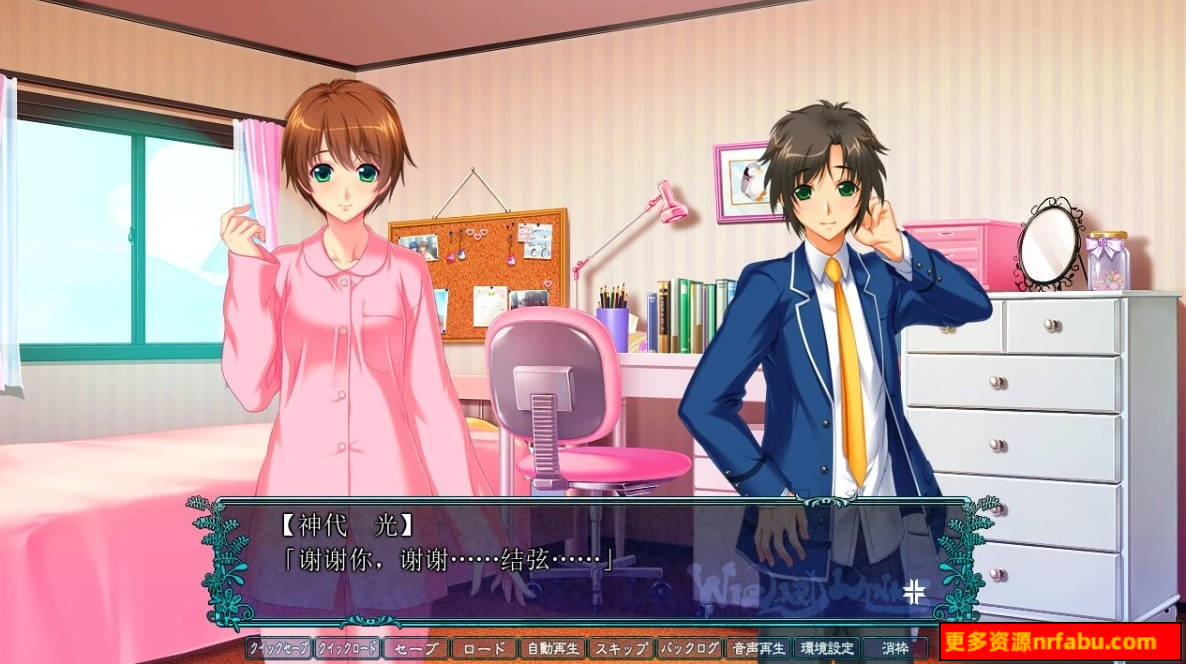Open the セーブ save menu
This screenshot has height=664, width=1186.
(416, 648)
